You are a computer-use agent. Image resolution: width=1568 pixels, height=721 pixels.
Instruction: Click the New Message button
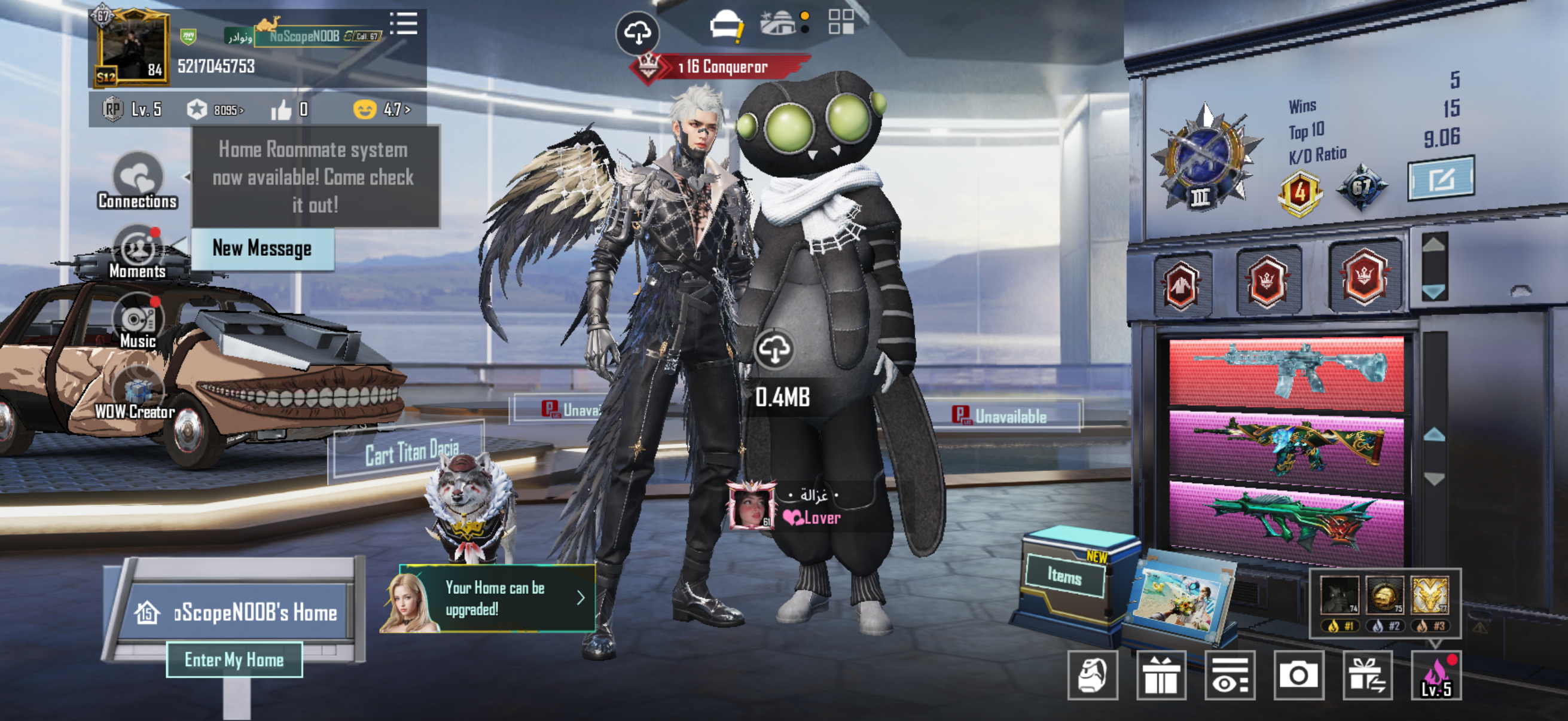point(263,249)
